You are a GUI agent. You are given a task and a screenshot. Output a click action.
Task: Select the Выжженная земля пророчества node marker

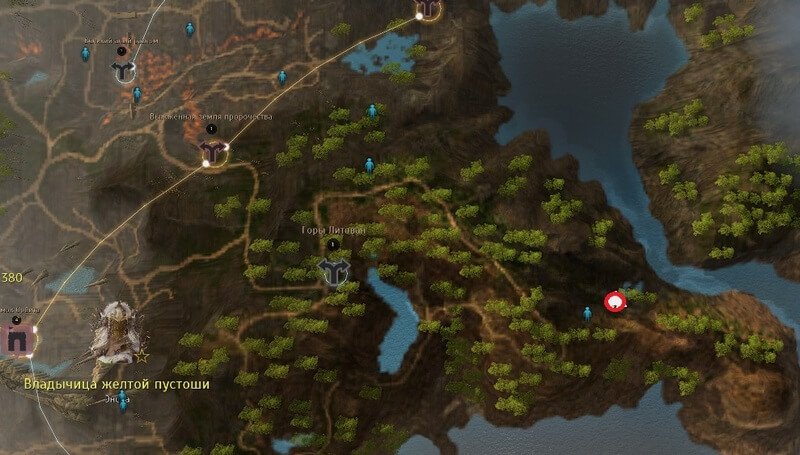tap(212, 150)
